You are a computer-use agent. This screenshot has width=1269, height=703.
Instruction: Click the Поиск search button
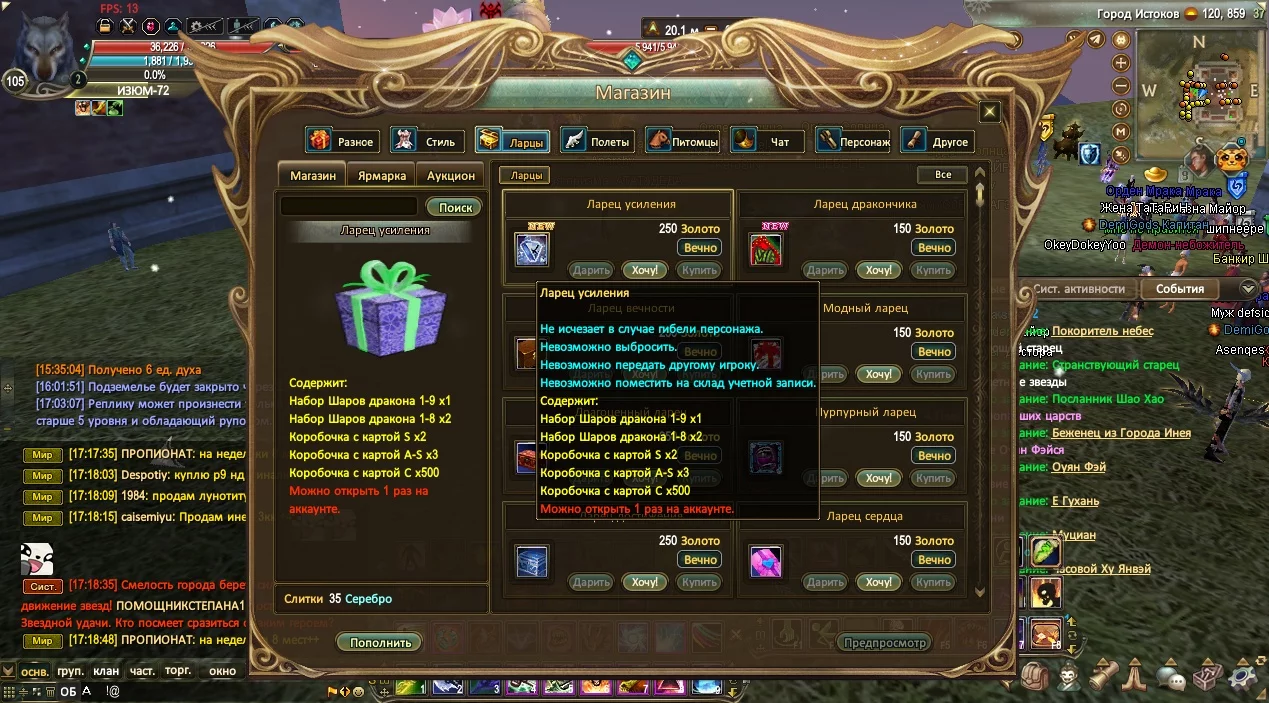(x=455, y=207)
